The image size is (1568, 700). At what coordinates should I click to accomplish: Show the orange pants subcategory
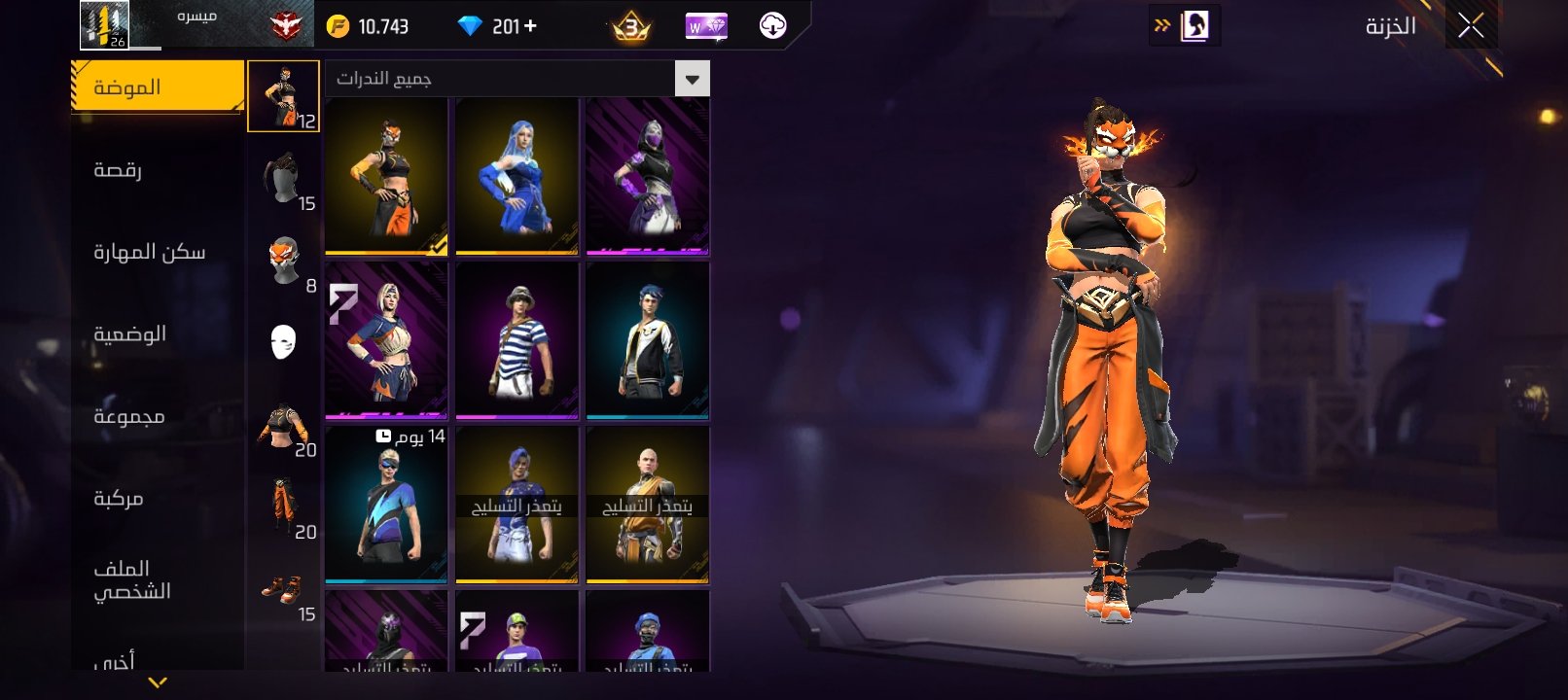[x=283, y=507]
